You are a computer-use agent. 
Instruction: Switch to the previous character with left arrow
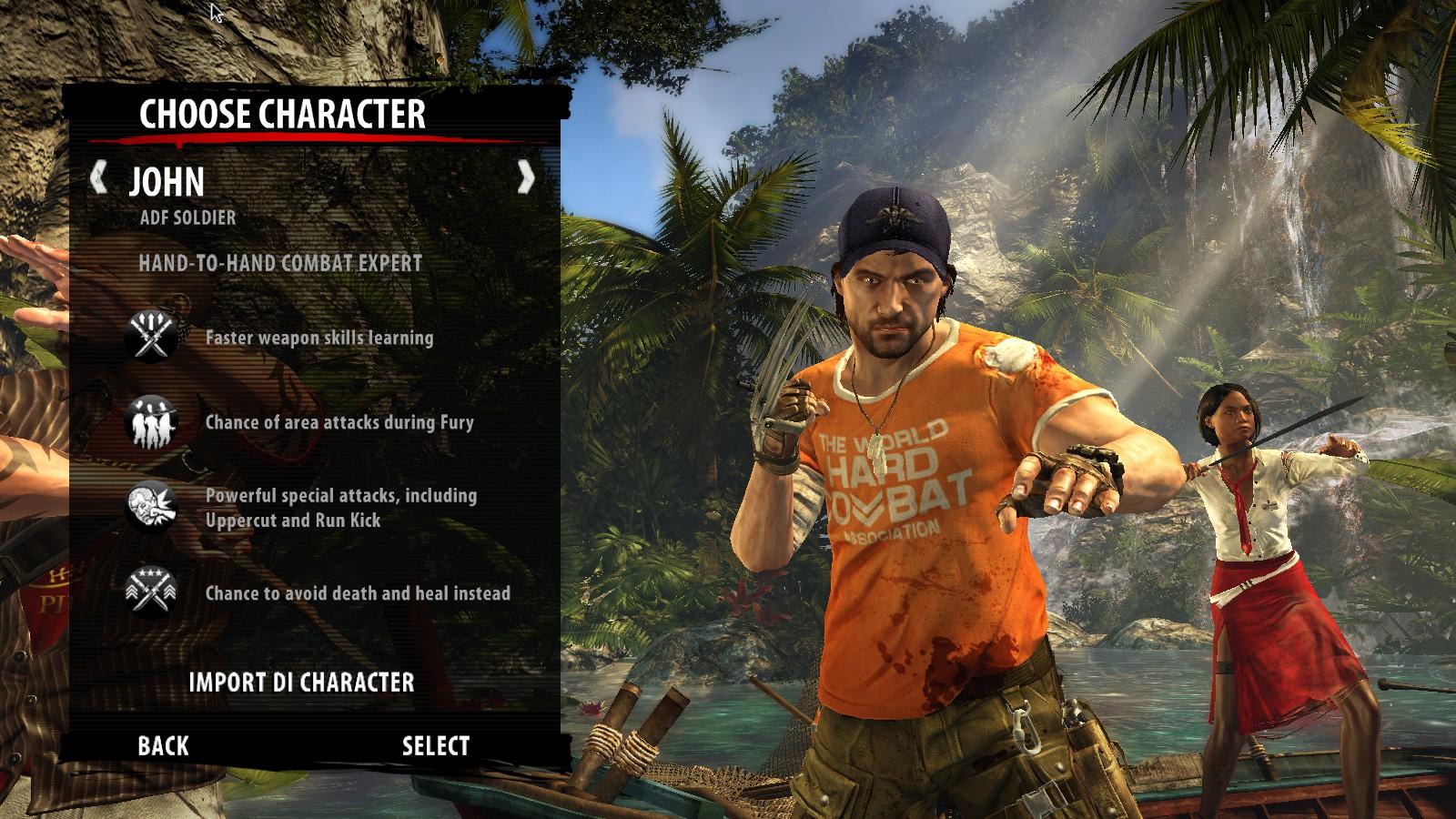[x=99, y=177]
